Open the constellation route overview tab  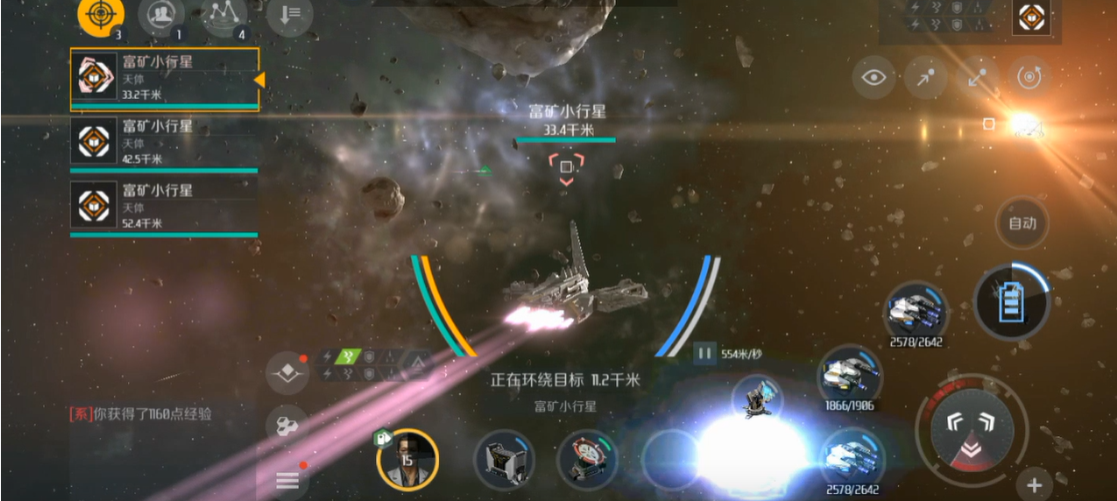point(224,15)
